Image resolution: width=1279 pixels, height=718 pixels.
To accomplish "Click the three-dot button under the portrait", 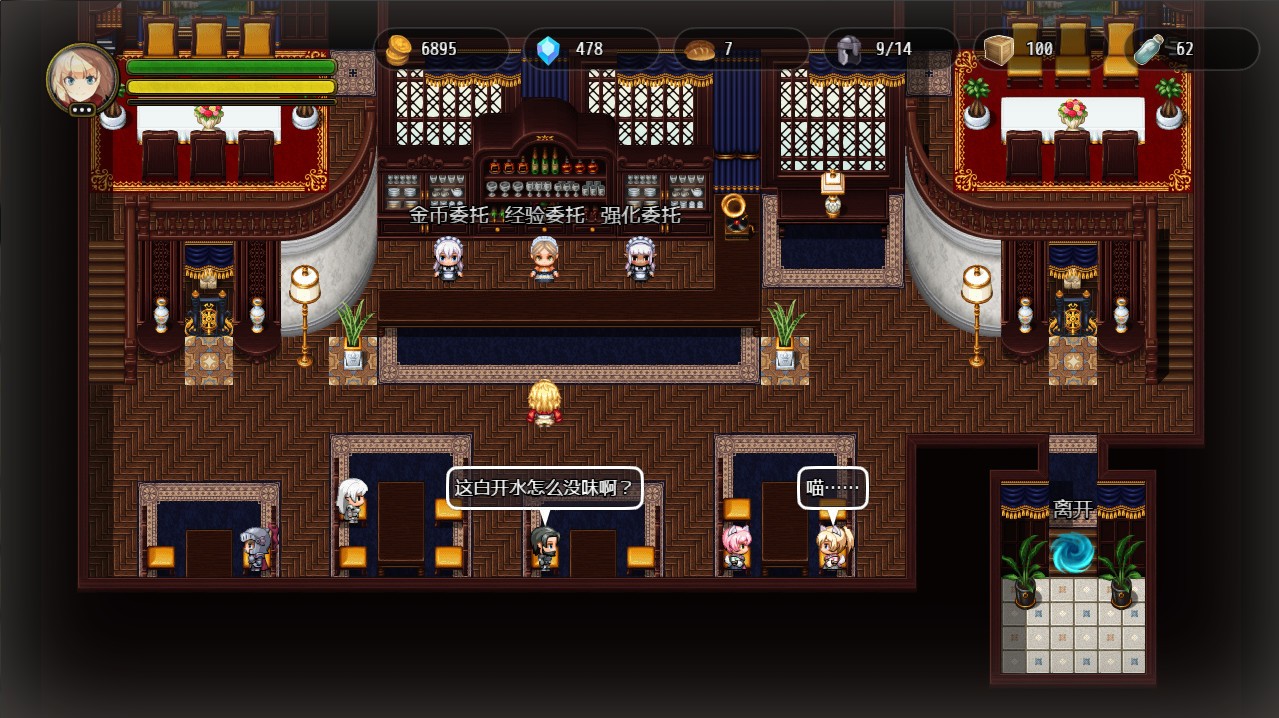I will (x=82, y=109).
